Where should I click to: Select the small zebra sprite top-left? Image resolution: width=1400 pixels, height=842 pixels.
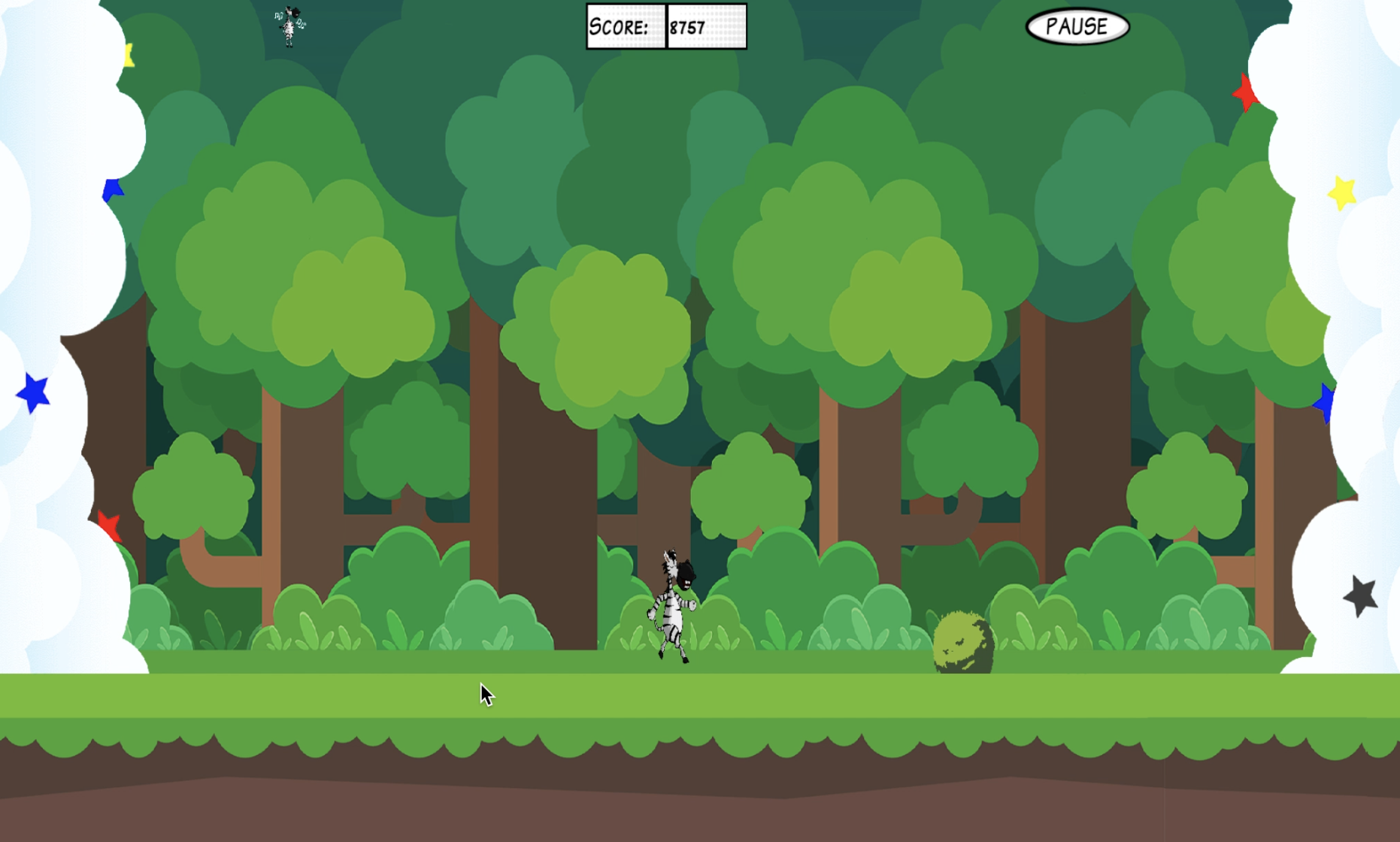point(288,26)
